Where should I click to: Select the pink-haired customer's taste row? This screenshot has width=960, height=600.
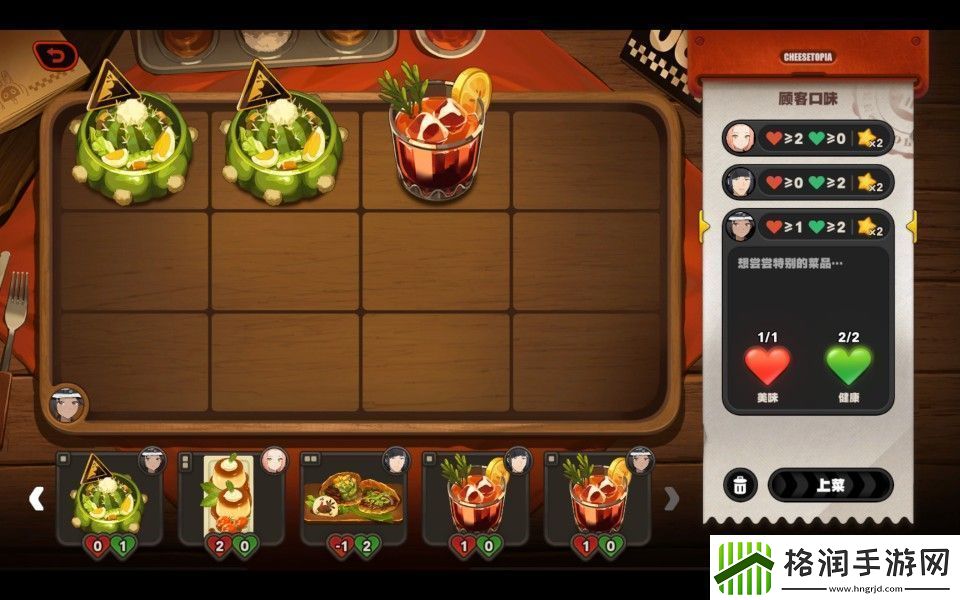click(x=806, y=137)
